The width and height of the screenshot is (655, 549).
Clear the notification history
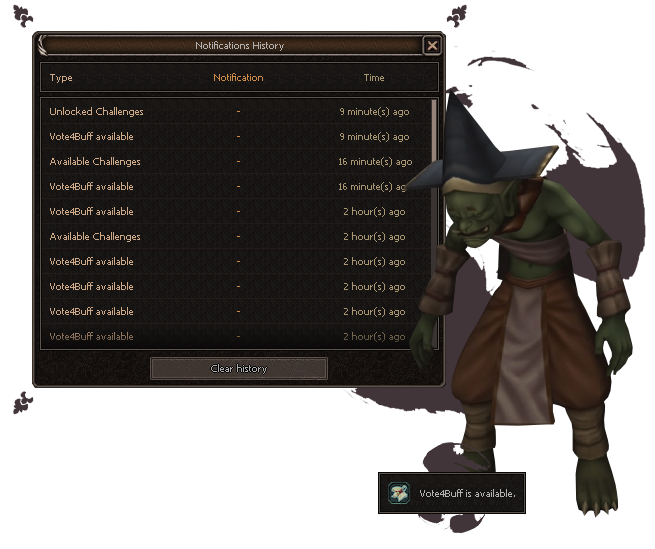[238, 368]
